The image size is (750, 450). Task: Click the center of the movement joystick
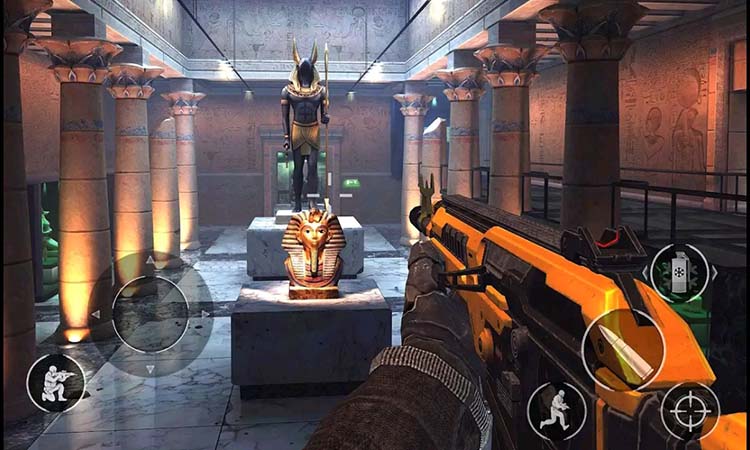pyautogui.click(x=150, y=314)
